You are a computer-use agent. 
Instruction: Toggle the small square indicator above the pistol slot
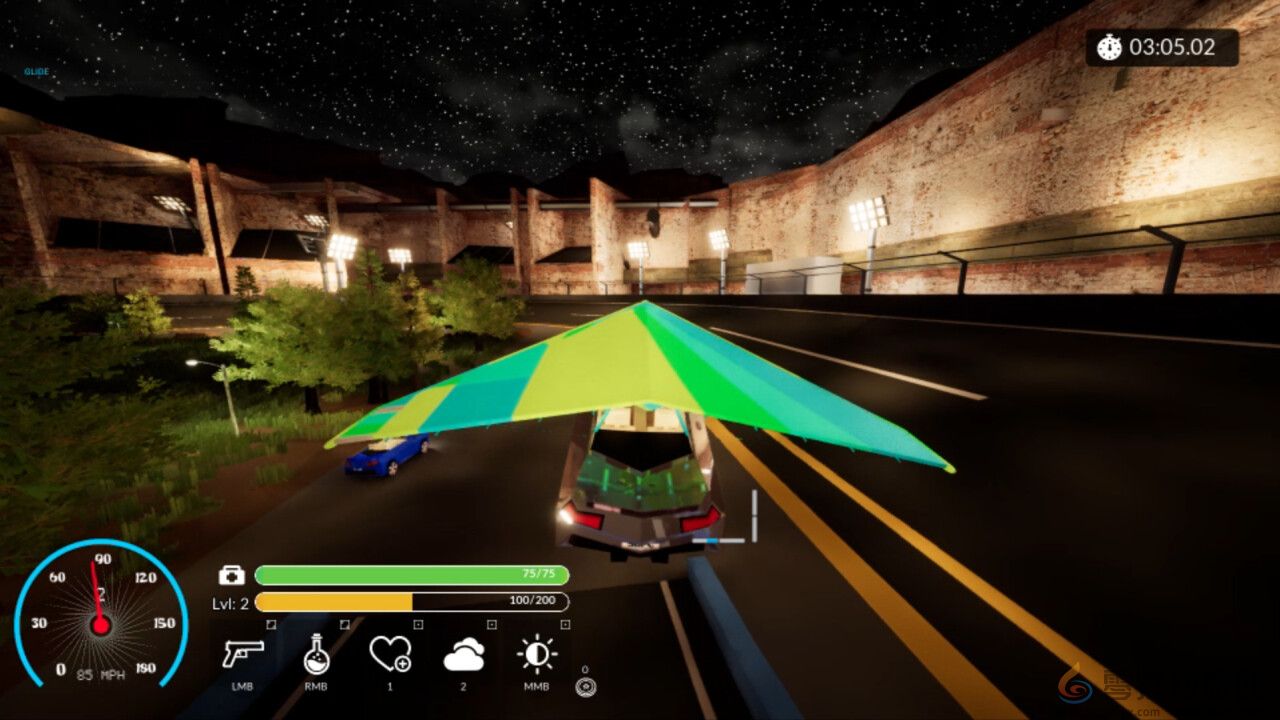point(269,625)
